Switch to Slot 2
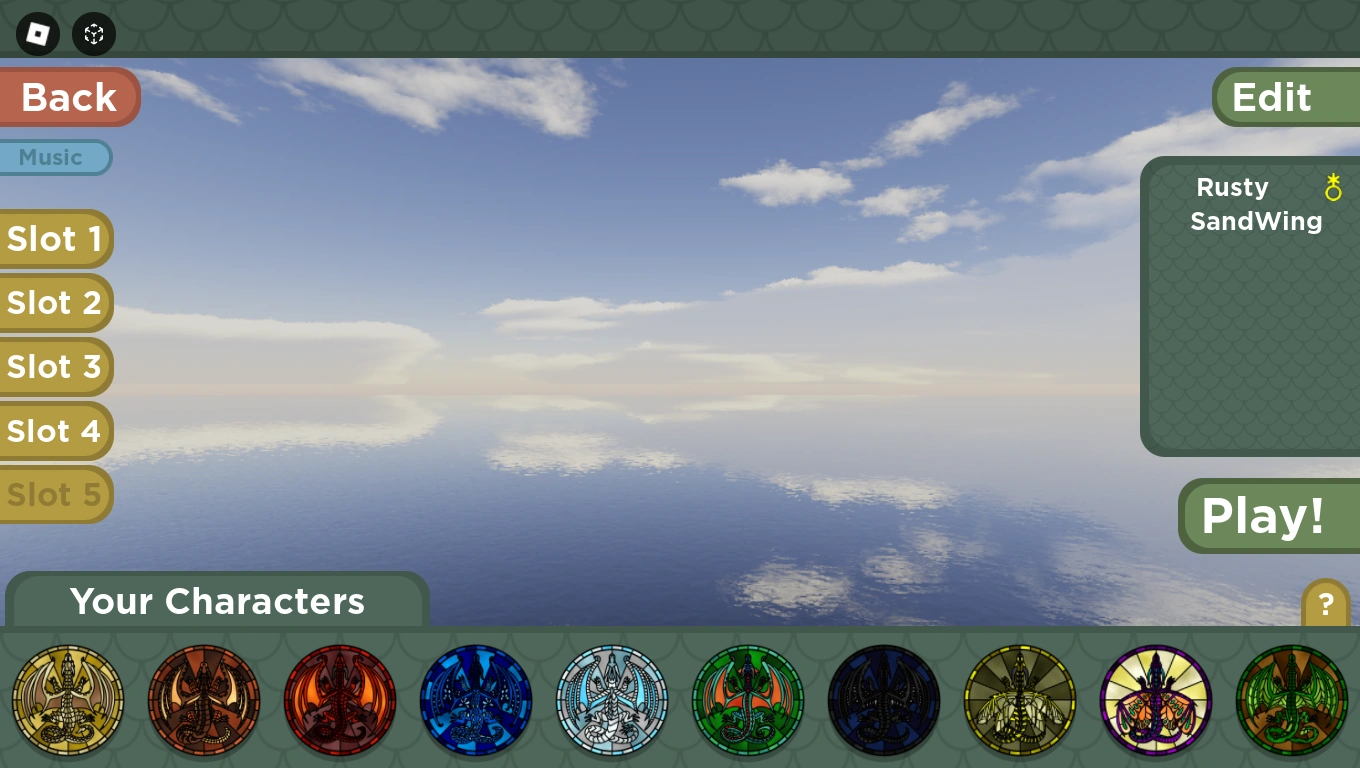Screen dimensions: 1360x768 [x=55, y=302]
